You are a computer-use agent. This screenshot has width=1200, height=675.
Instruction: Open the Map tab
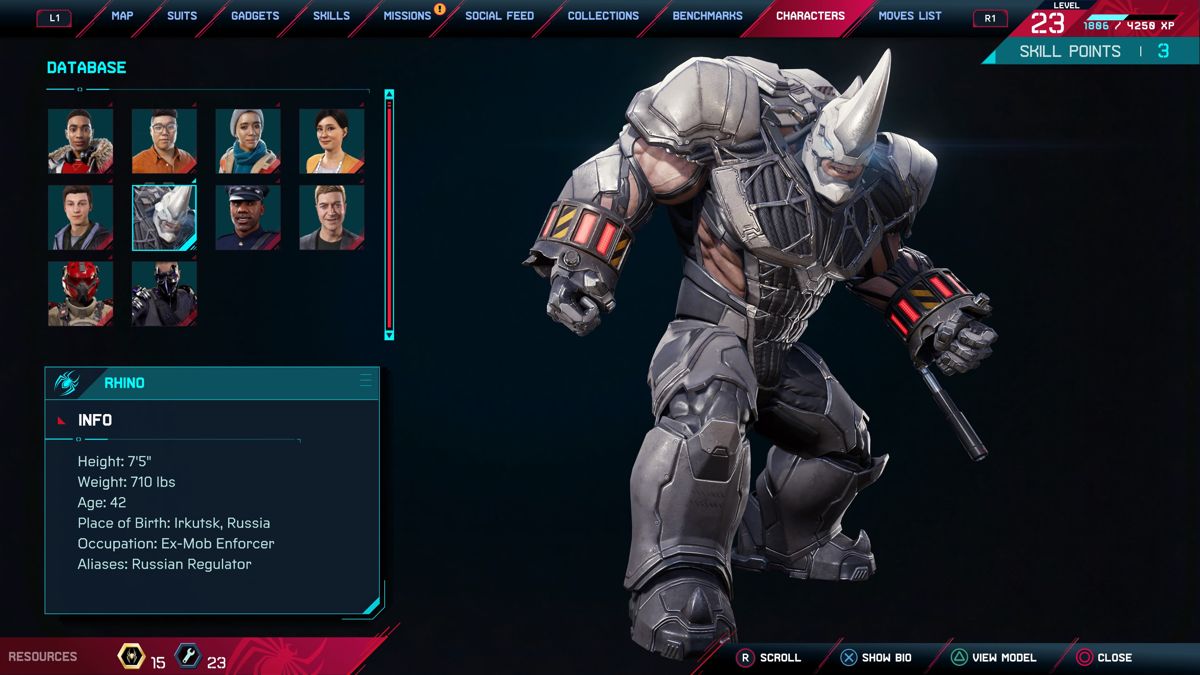coord(122,16)
